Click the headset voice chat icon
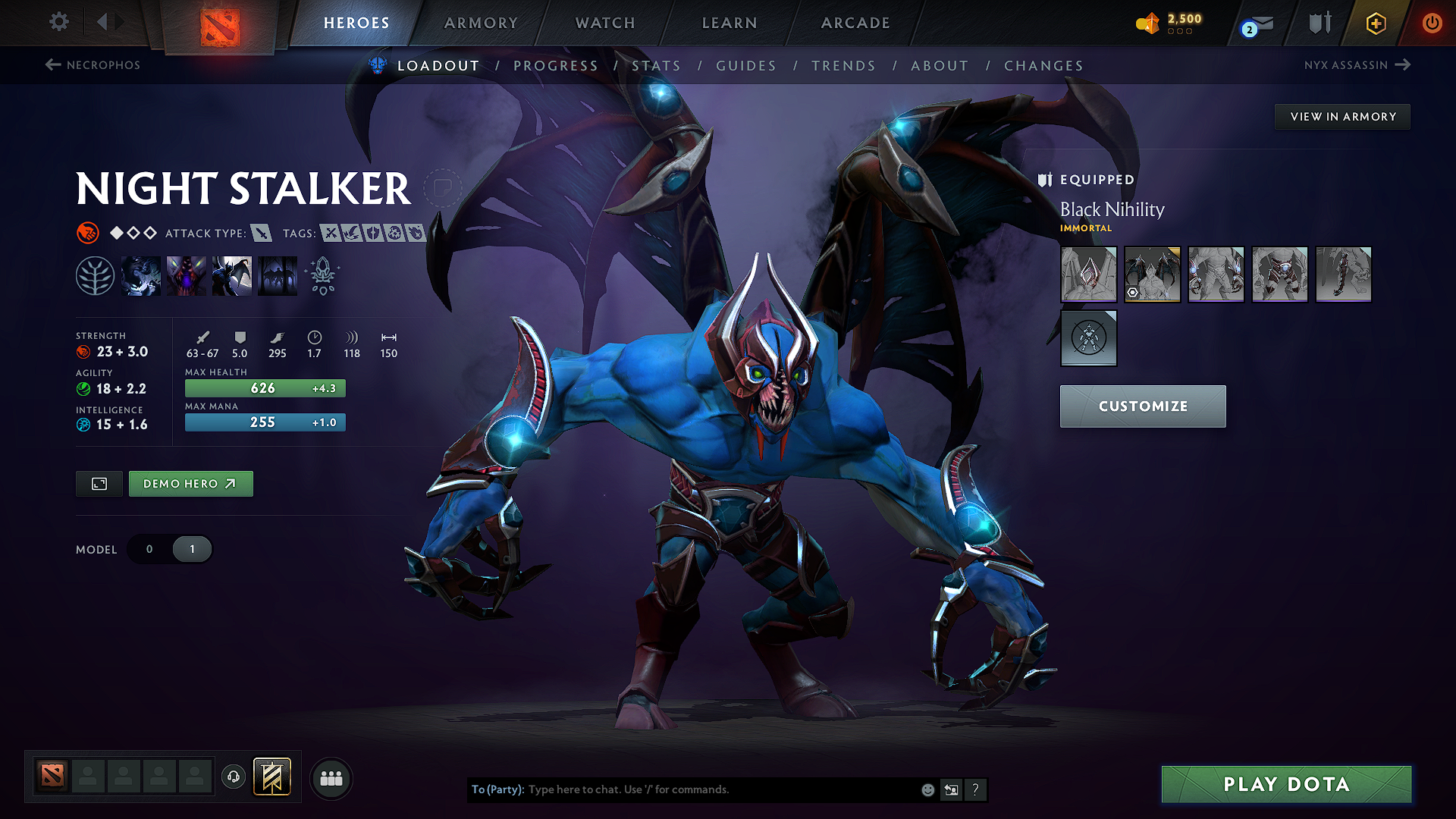Image resolution: width=1456 pixels, height=819 pixels. click(233, 777)
